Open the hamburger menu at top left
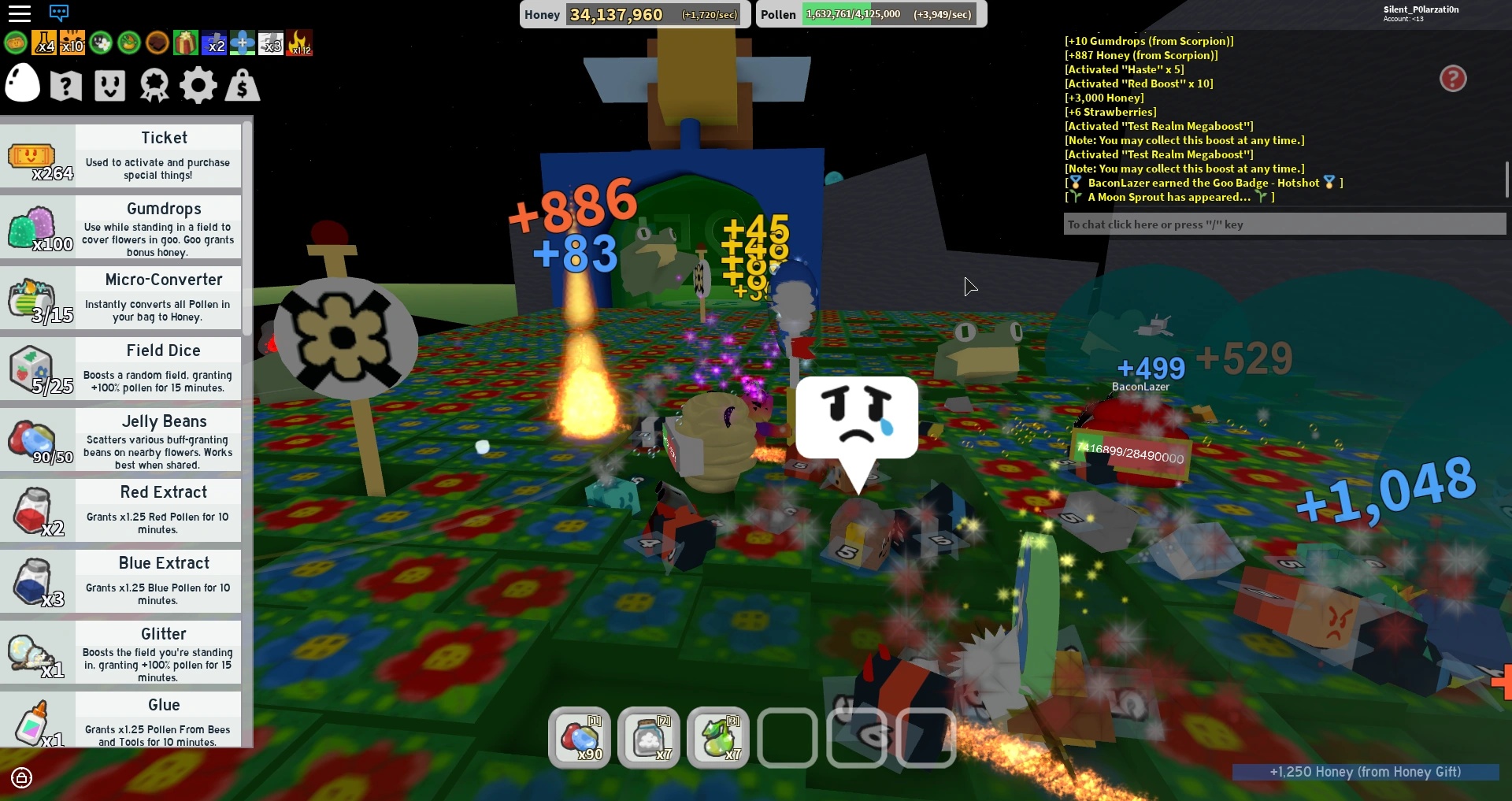The height and width of the screenshot is (801, 1512). [x=20, y=13]
